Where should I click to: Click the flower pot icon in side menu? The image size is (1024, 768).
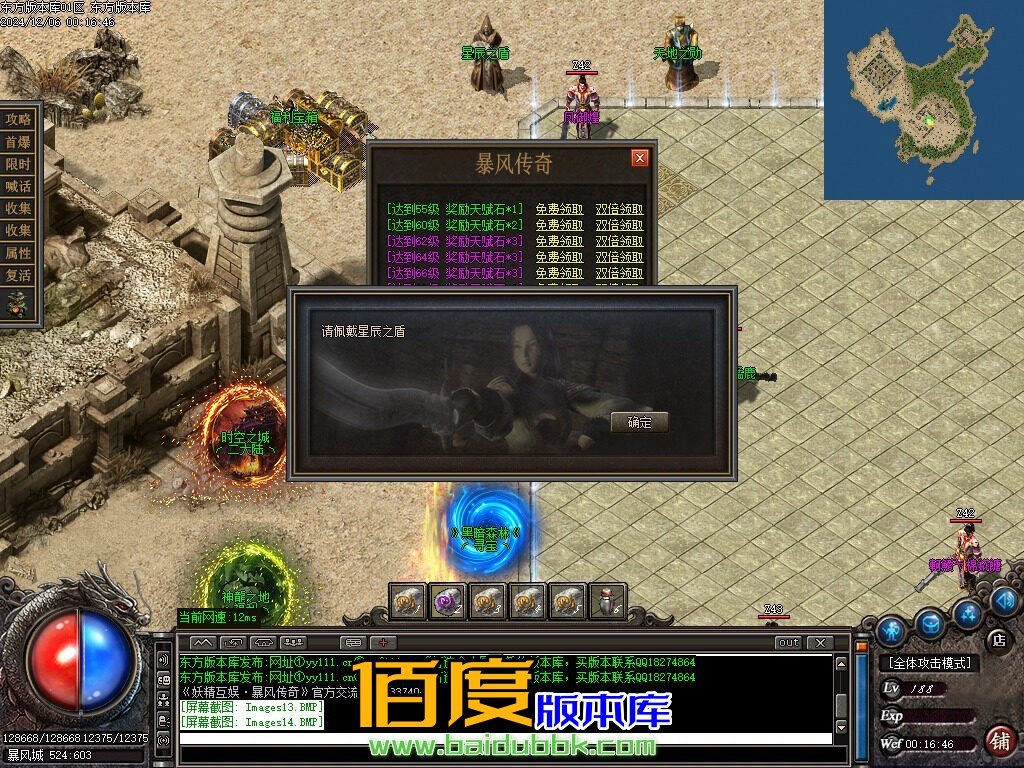tap(18, 303)
